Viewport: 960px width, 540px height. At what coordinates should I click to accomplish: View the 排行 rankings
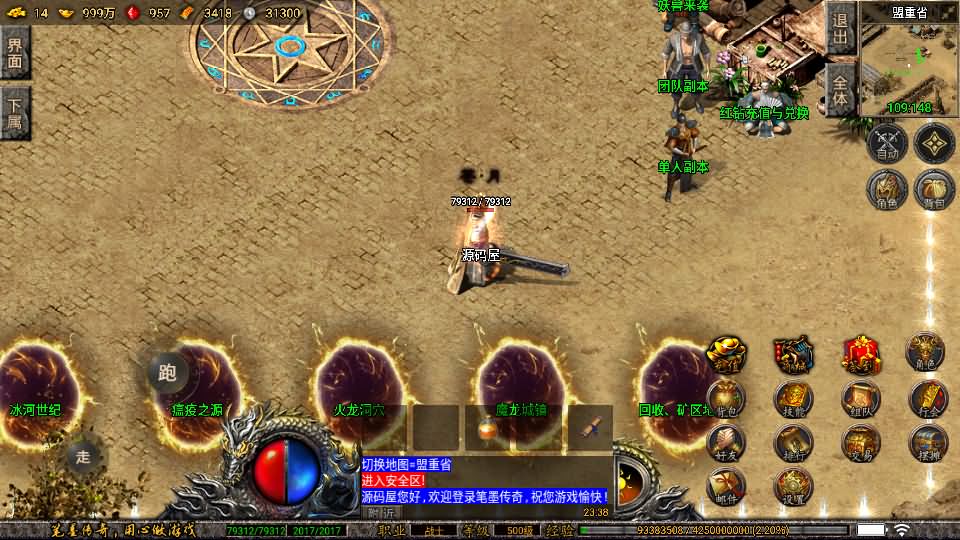[793, 442]
